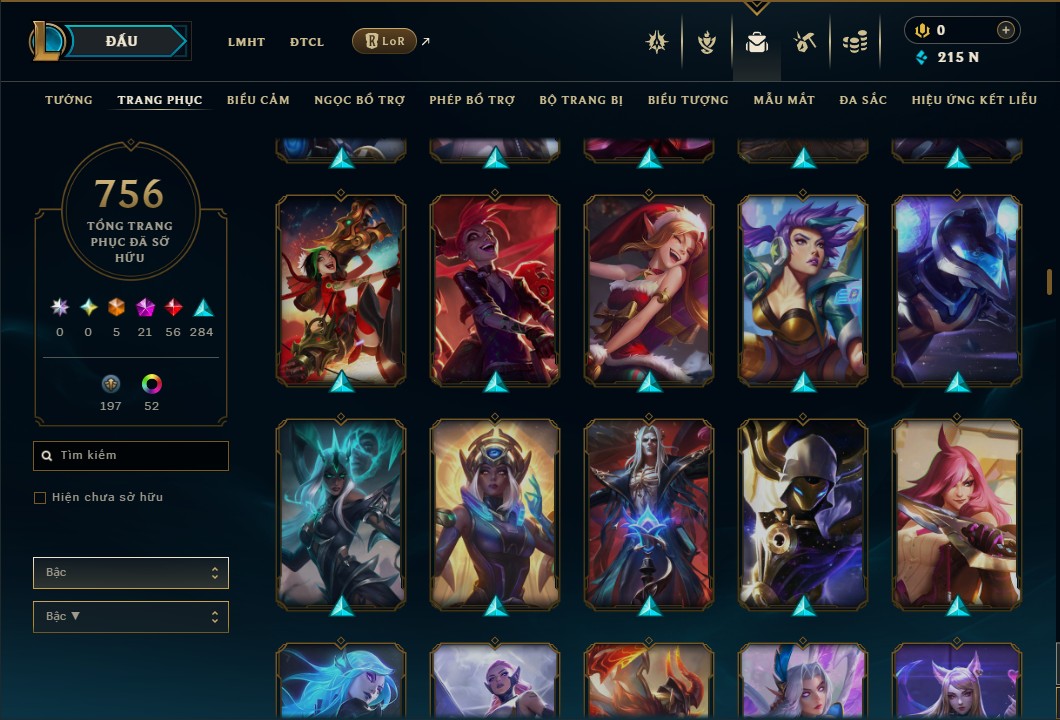The width and height of the screenshot is (1060, 720).
Task: Click the plus button beside the gold currency
Action: [1005, 31]
